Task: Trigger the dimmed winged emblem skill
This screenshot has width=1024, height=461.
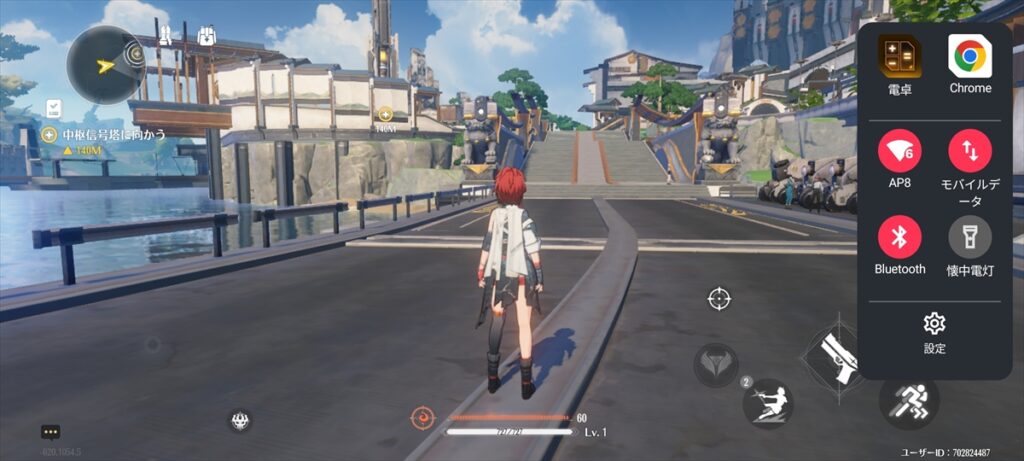Action: 716,364
